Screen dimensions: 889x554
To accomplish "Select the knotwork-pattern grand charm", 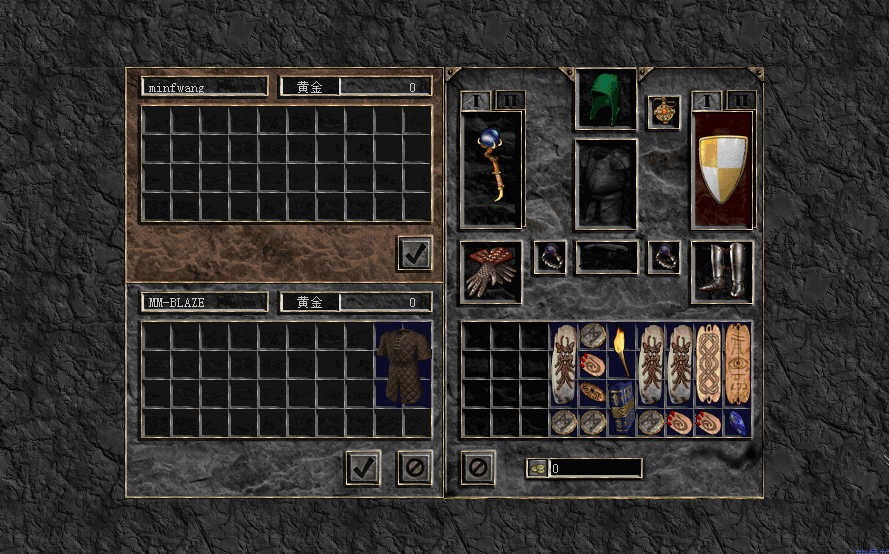I will pyautogui.click(x=709, y=364).
